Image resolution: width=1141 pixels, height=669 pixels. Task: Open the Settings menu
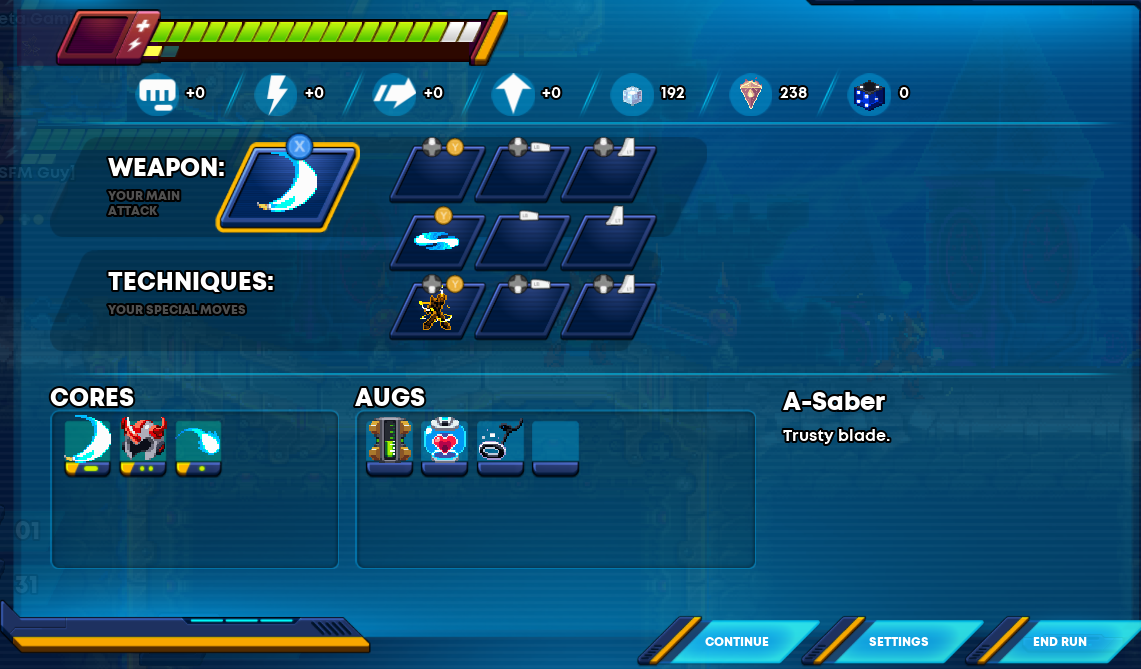pos(898,642)
